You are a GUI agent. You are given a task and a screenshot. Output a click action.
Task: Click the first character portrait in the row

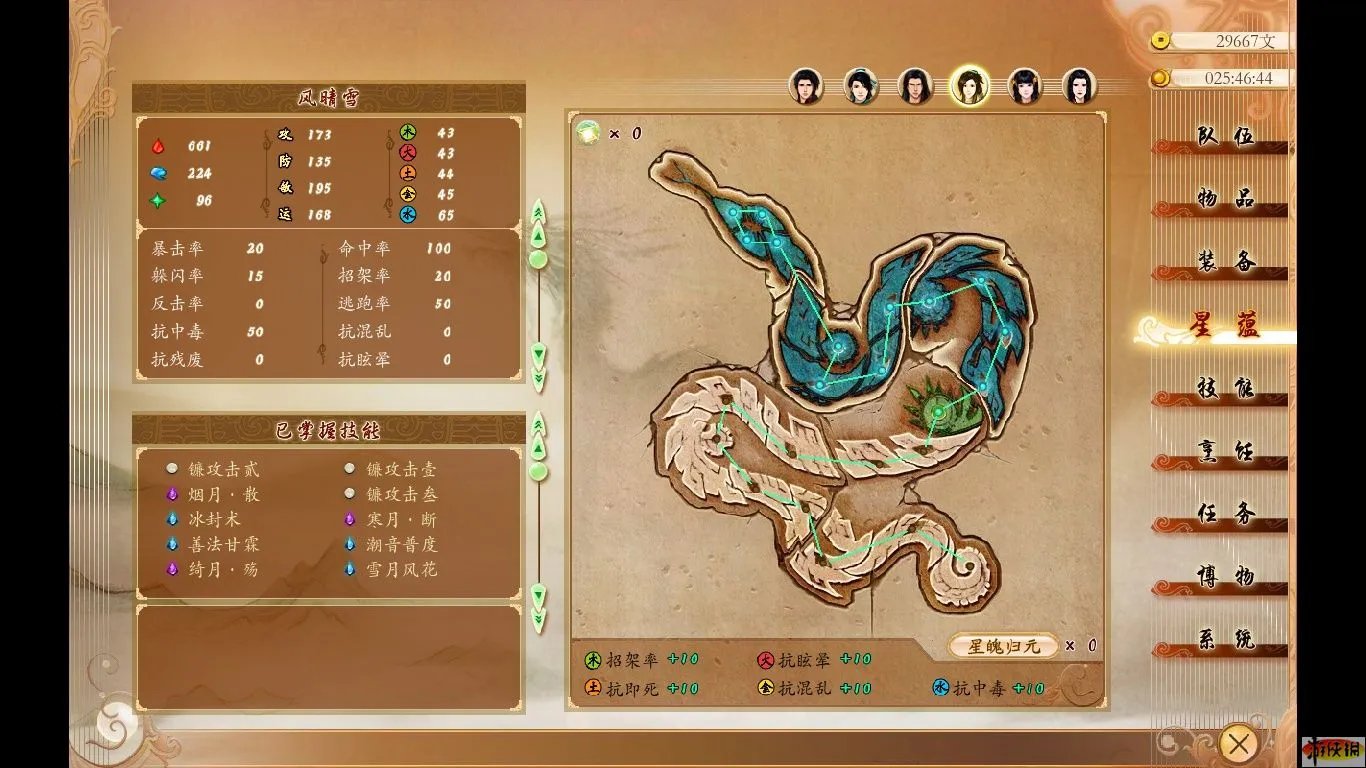click(x=807, y=86)
